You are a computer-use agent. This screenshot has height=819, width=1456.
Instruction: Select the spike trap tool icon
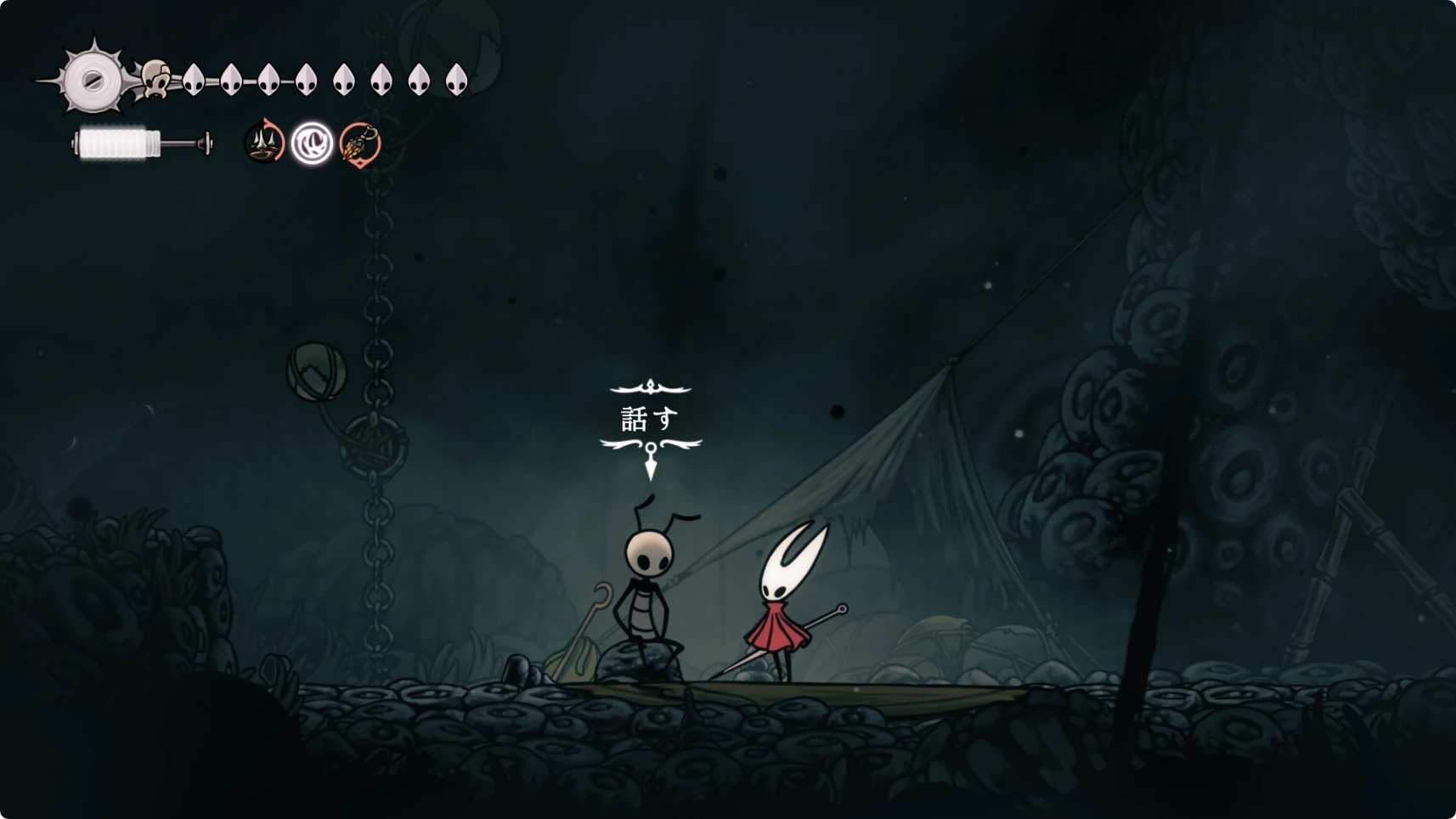point(264,143)
